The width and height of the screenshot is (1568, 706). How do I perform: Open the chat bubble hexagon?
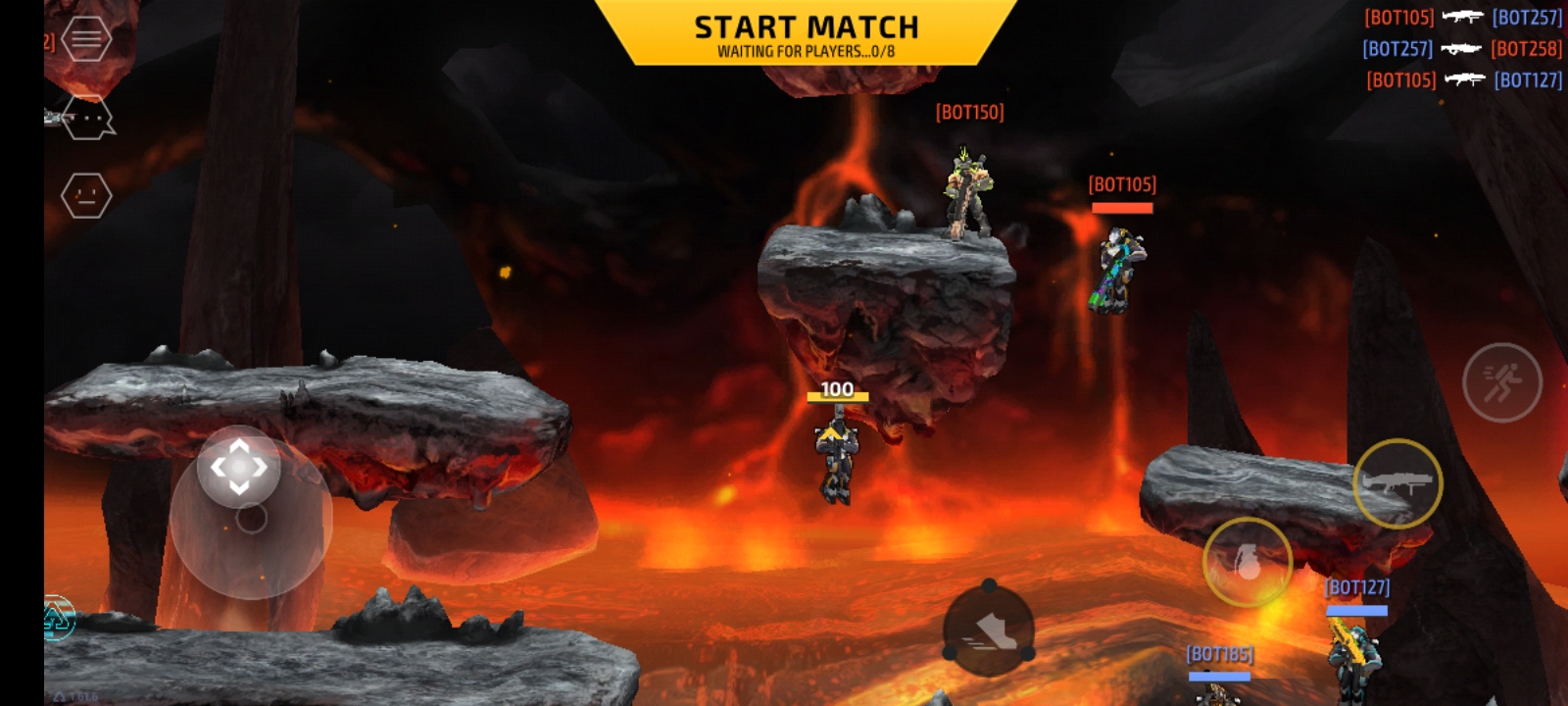tap(88, 119)
